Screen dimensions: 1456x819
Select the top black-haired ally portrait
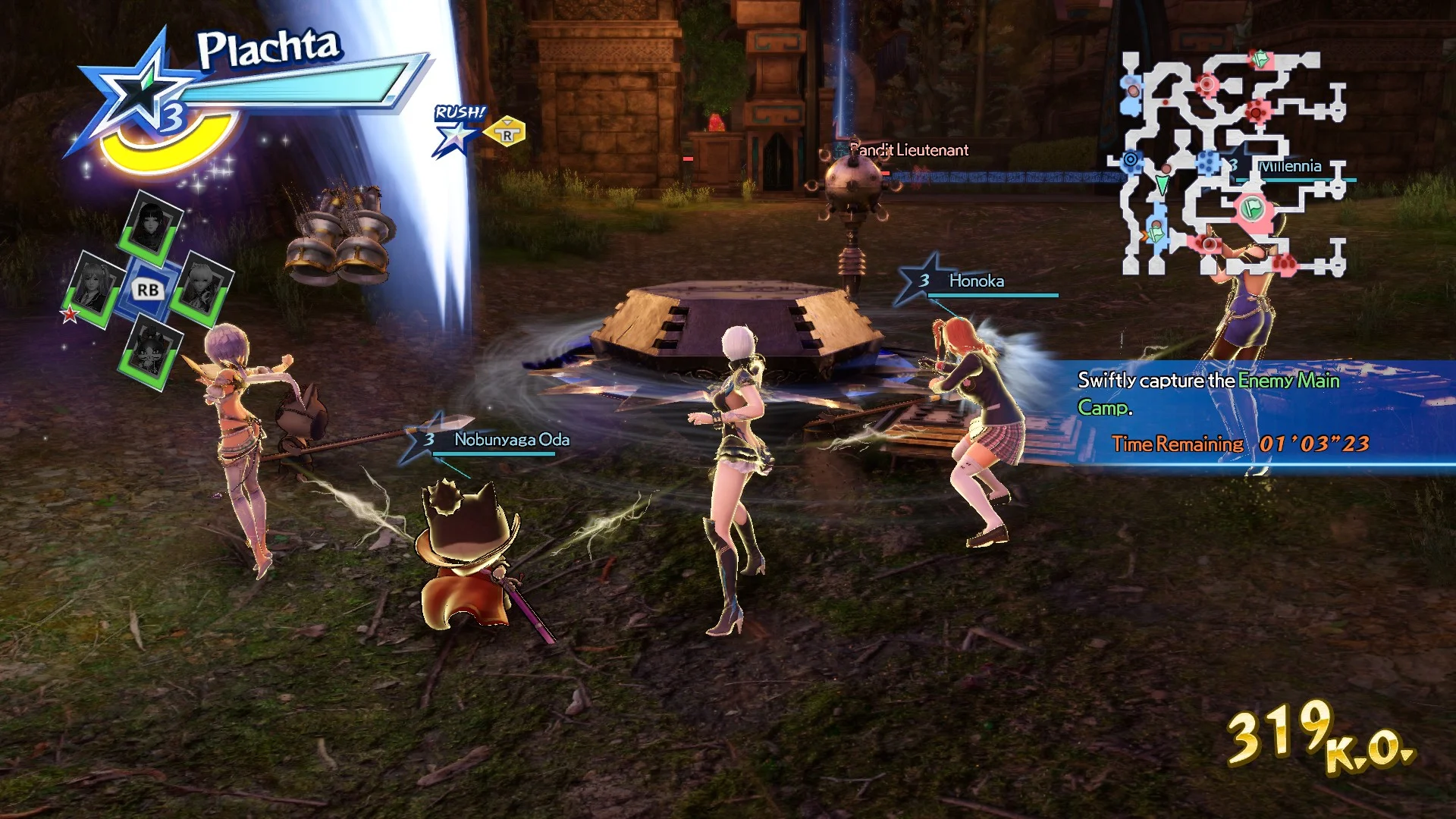150,222
